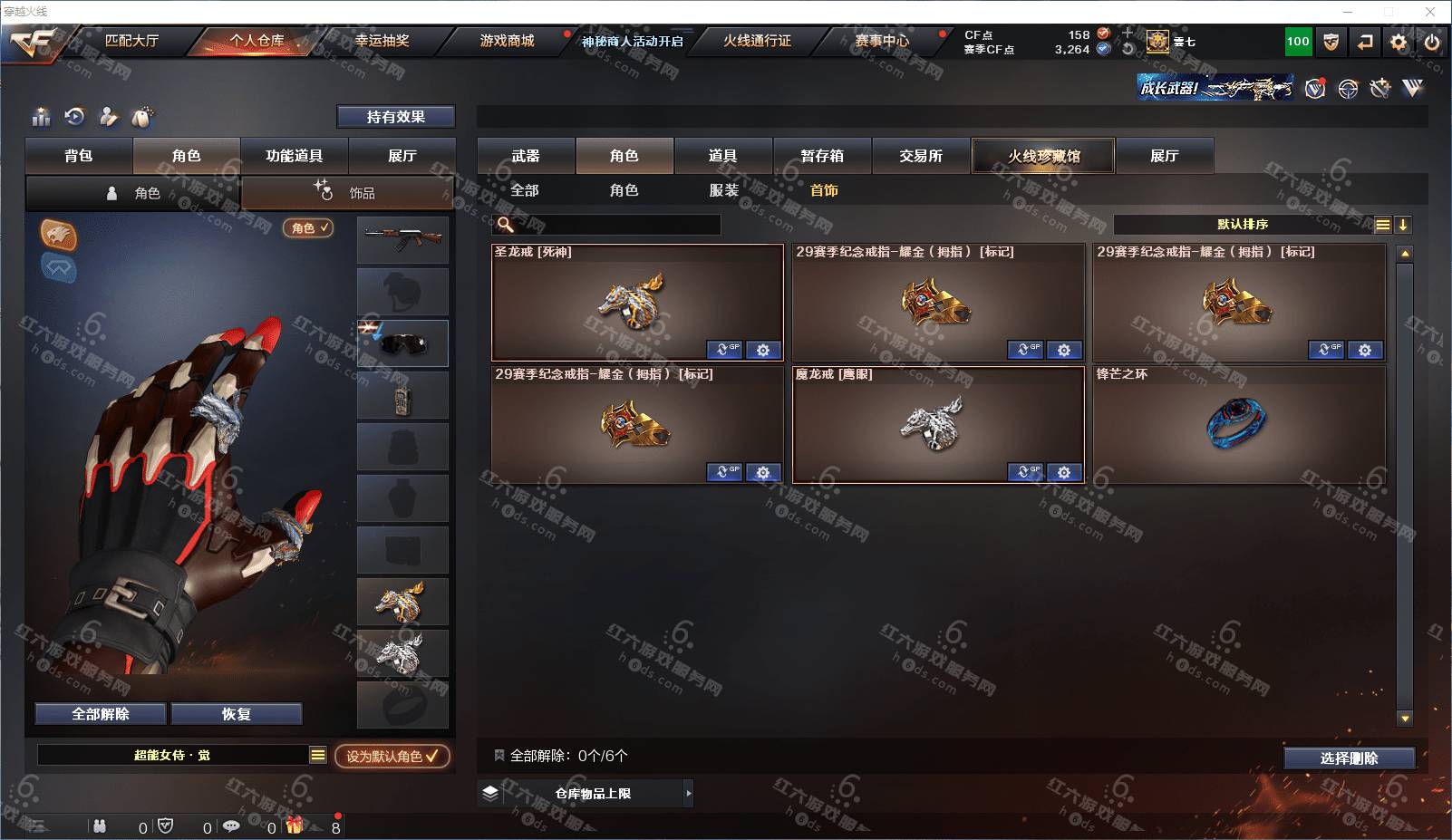Switch to the 背包 backpack tab
Screen dimensions: 1452x840
click(79, 156)
